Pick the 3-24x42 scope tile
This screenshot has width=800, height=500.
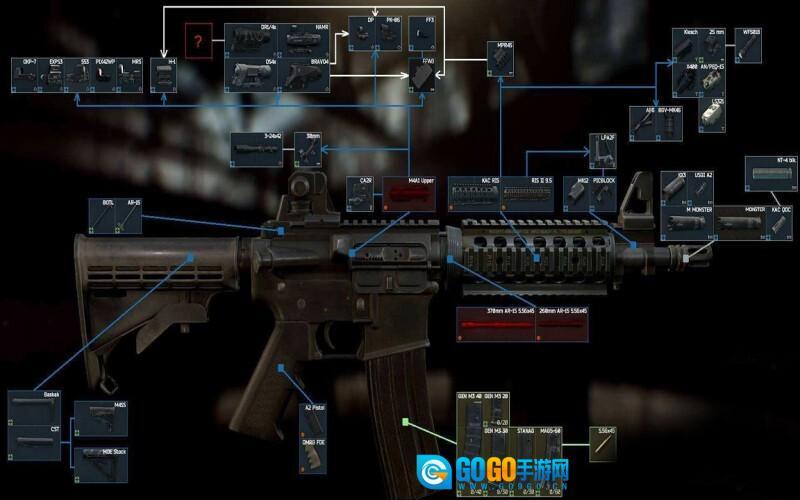coord(260,148)
